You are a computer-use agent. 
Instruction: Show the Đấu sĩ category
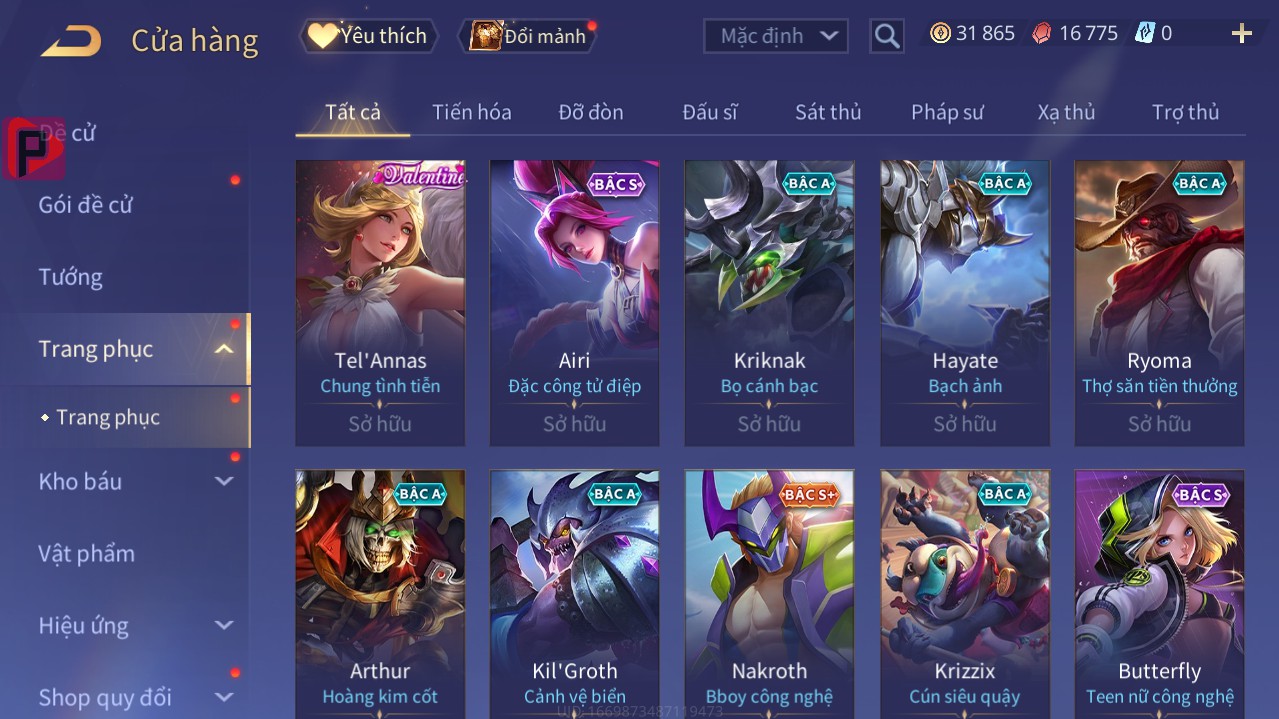pos(709,112)
